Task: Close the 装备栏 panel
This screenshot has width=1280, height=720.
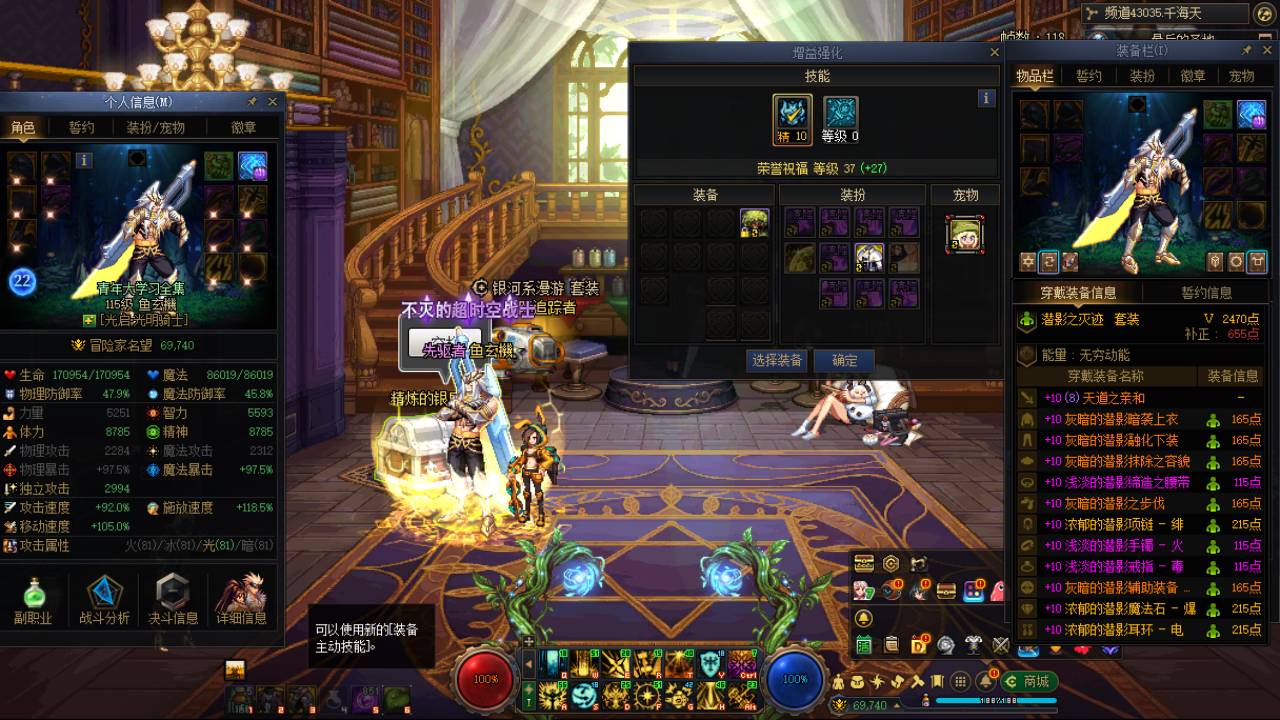Action: coord(1266,50)
